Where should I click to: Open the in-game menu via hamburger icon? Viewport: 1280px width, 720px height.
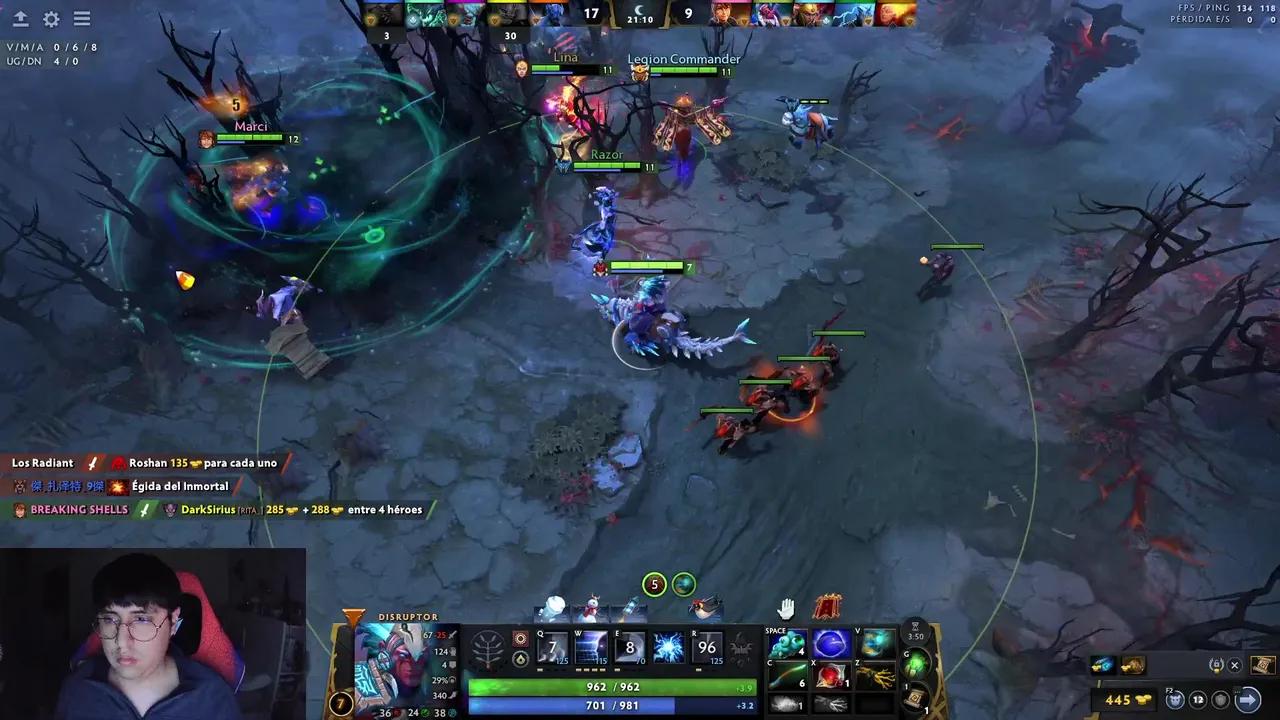click(82, 19)
